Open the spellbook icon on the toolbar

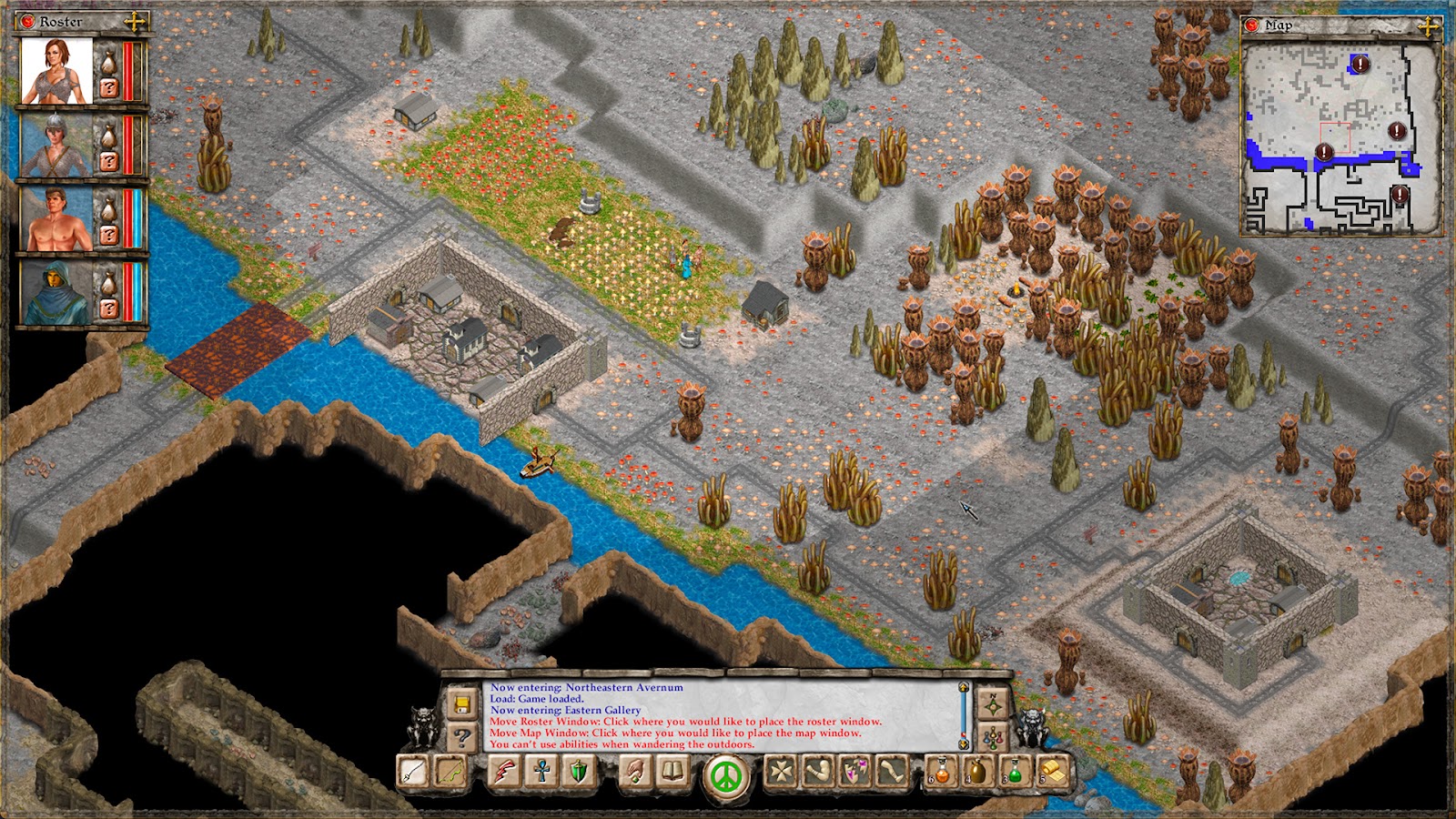pyautogui.click(x=672, y=772)
